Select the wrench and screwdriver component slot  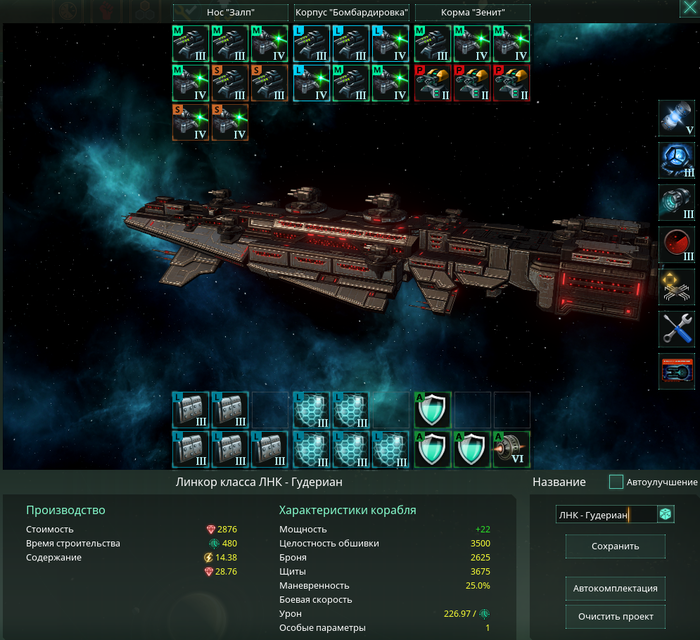click(677, 328)
